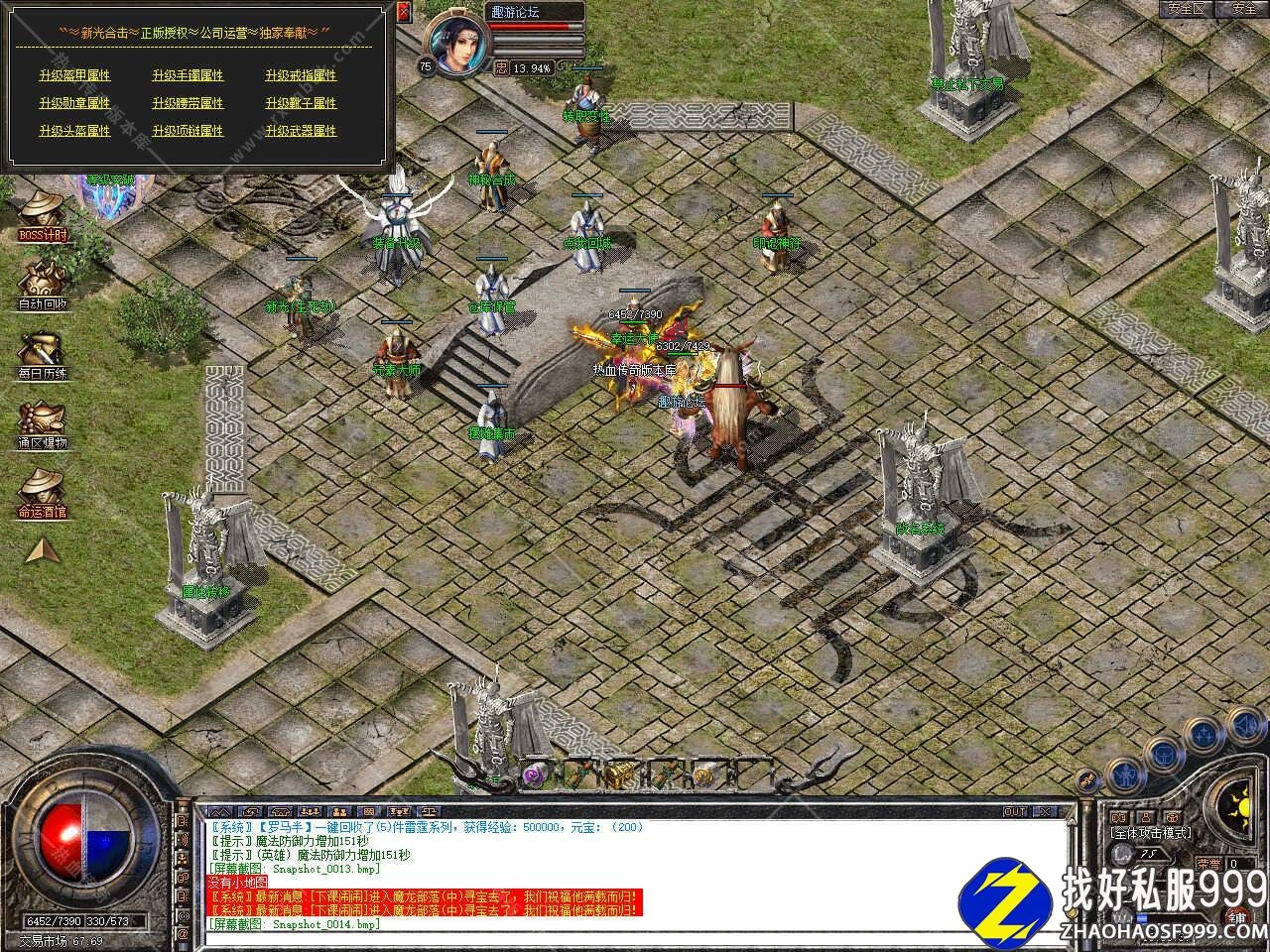
Task: Close the upgrade attributes panel
Action: pos(403,12)
